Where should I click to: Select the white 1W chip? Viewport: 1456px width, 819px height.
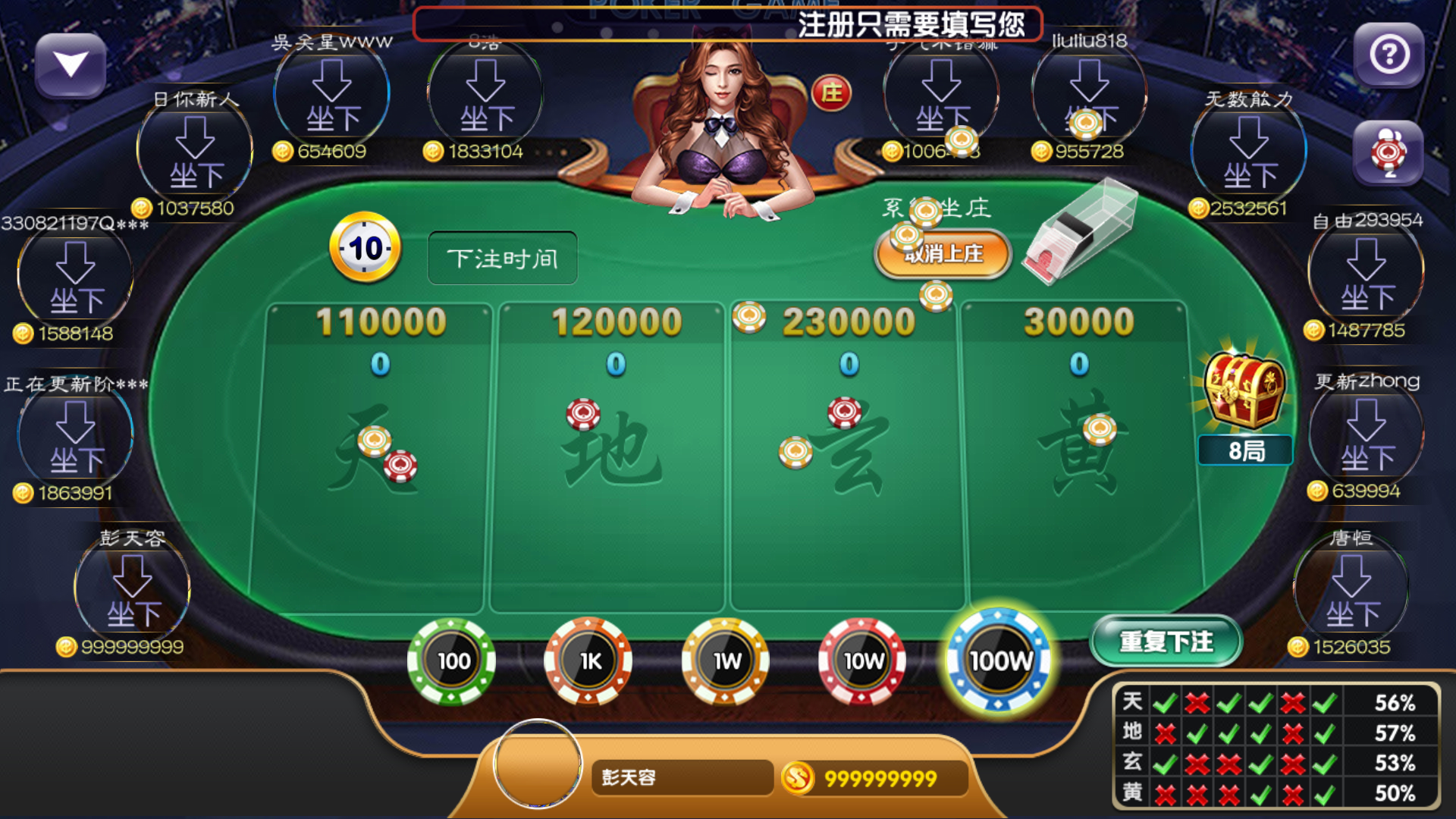coord(725,661)
